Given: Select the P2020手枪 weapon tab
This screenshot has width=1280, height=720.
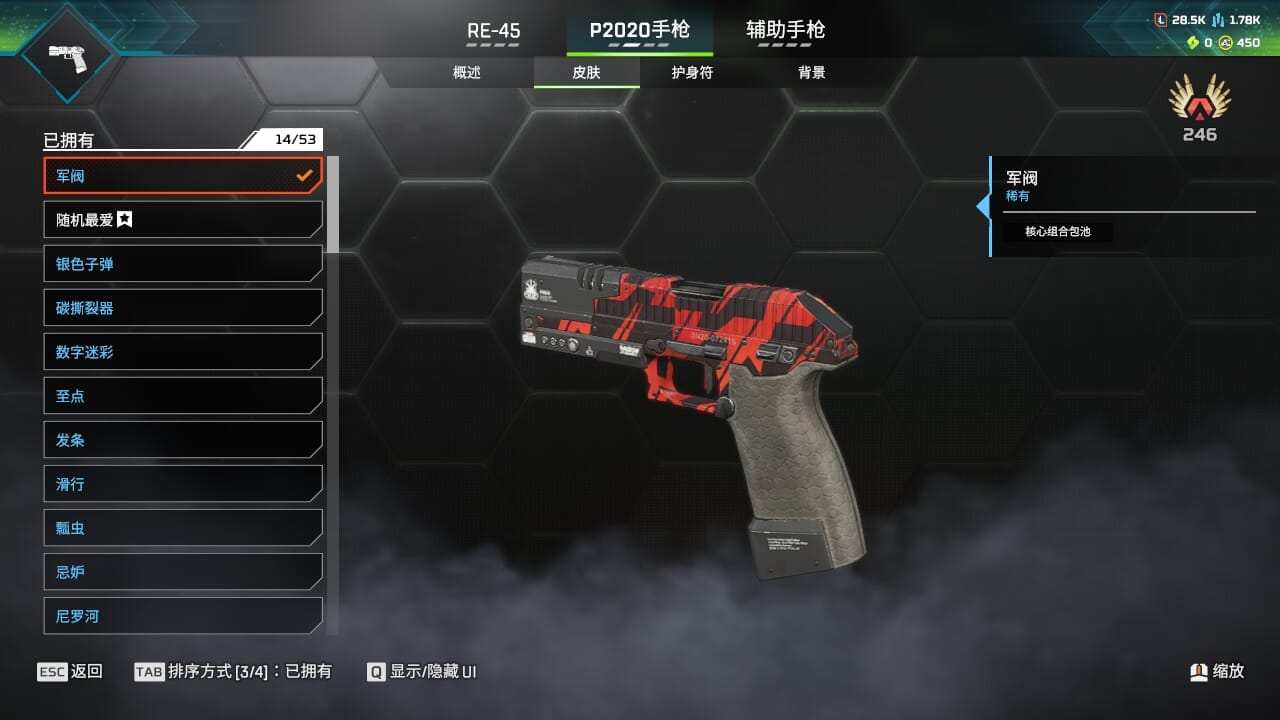Looking at the screenshot, I should point(639,31).
